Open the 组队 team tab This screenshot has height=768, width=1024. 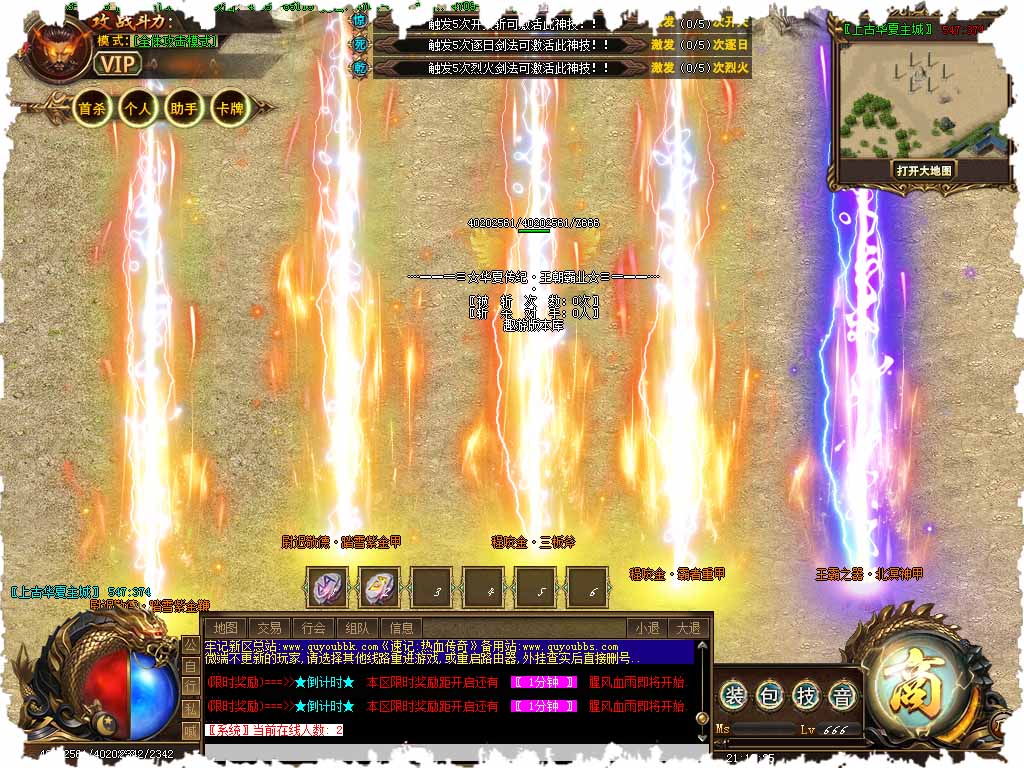(x=358, y=628)
